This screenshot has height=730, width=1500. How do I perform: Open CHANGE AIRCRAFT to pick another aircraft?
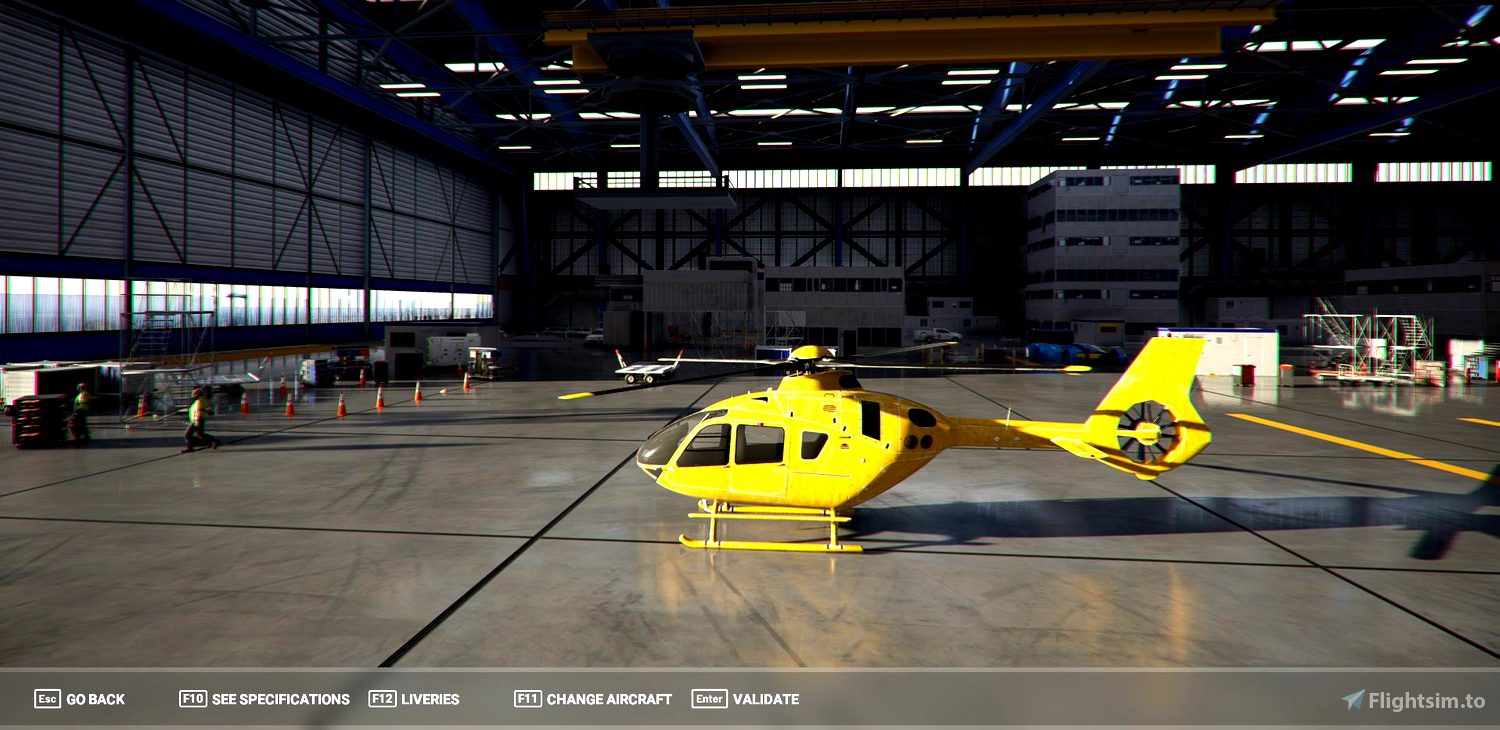pyautogui.click(x=607, y=699)
